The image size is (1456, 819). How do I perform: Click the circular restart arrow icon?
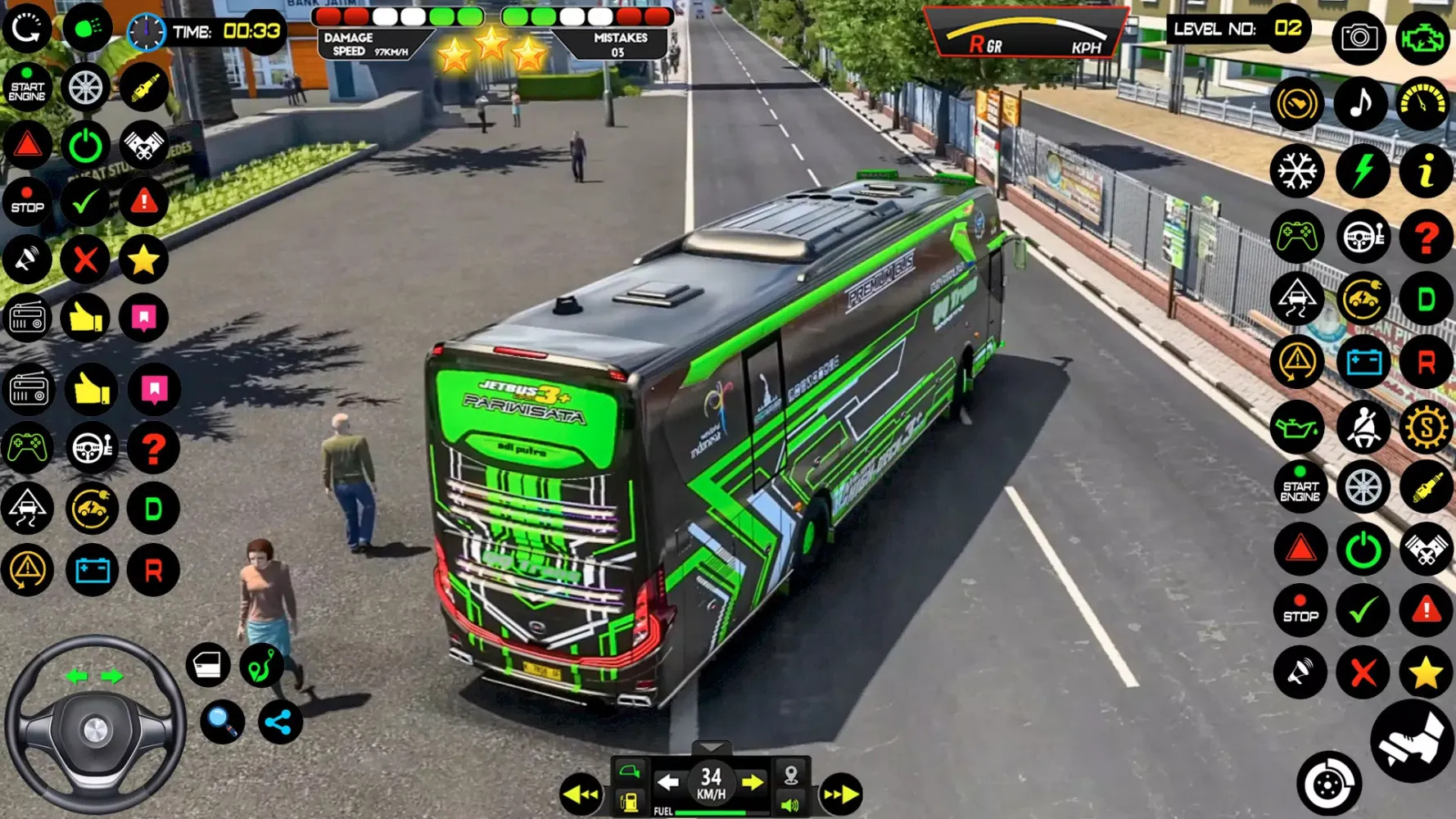point(27,29)
